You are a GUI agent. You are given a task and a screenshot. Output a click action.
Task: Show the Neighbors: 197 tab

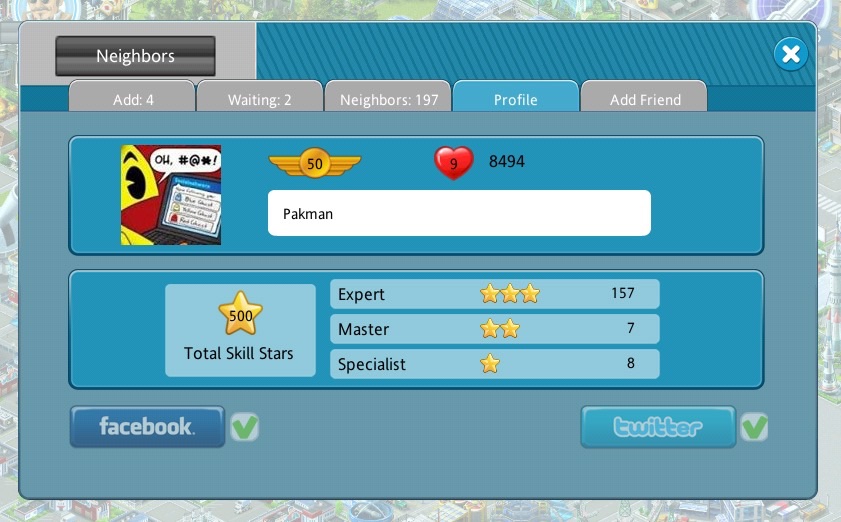389,99
